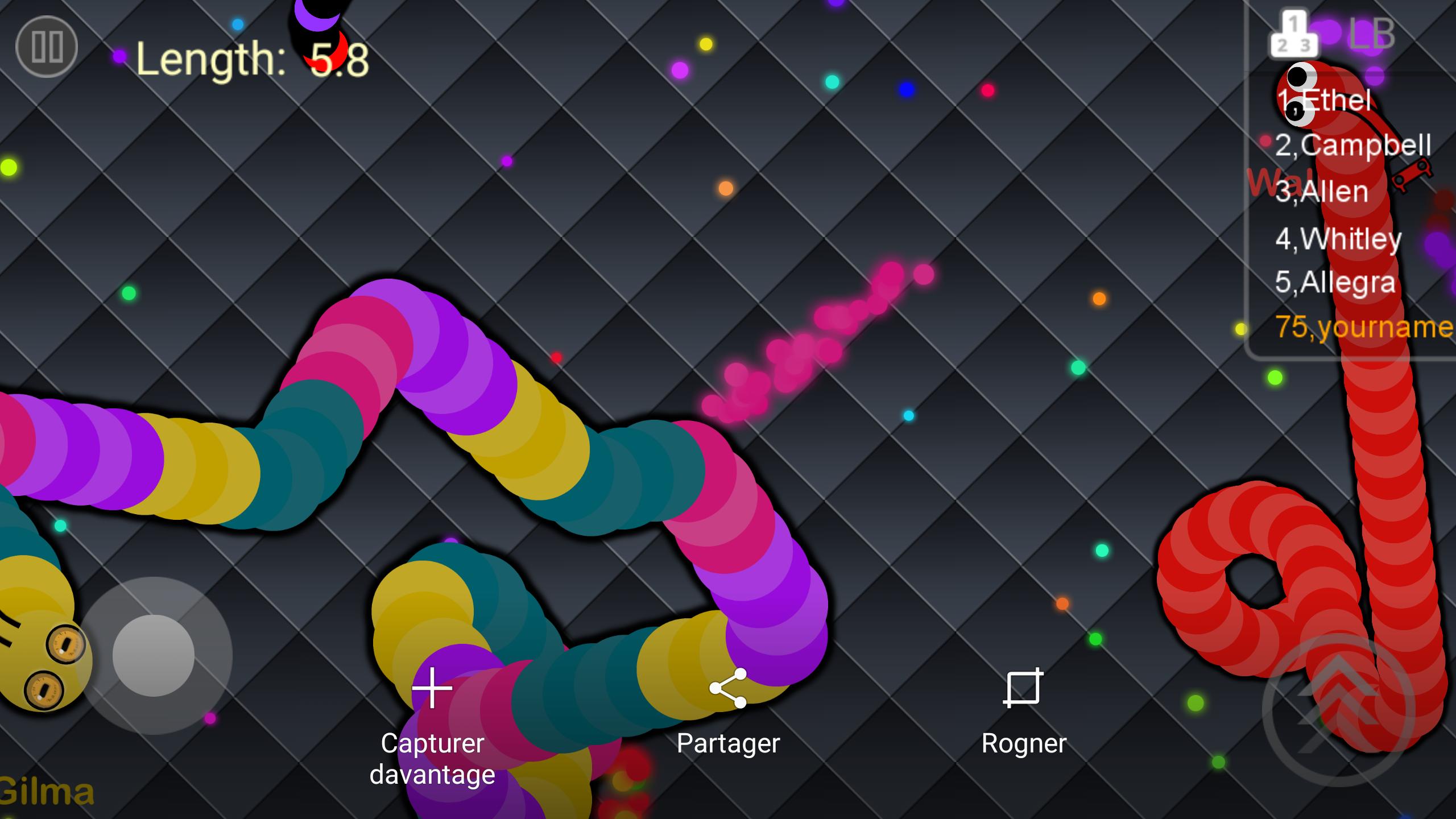The height and width of the screenshot is (819, 1456).
Task: Select the 2,Campbell leaderboard entry
Action: click(x=1354, y=144)
